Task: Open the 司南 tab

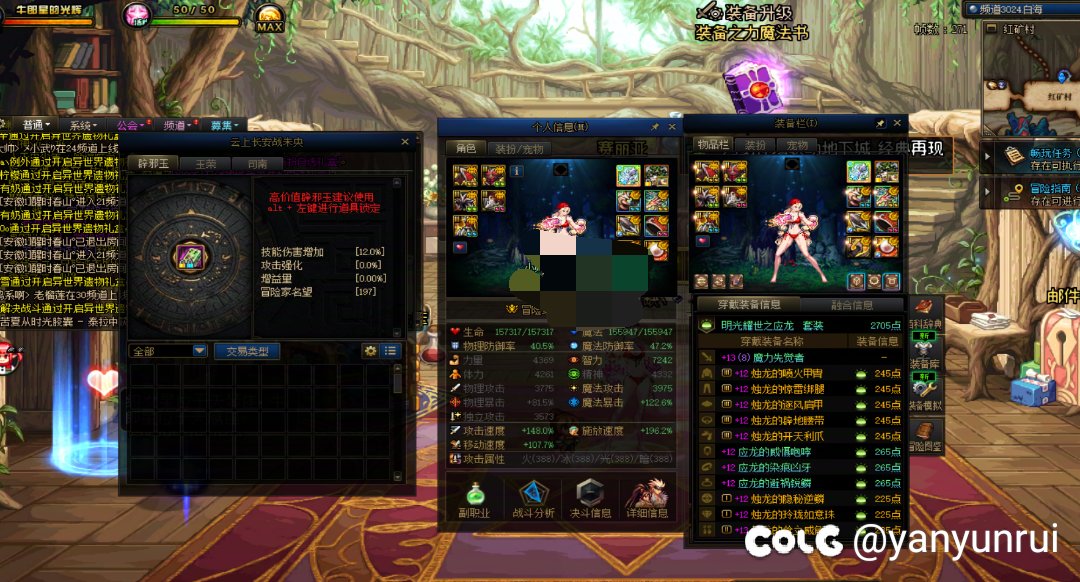Action: [257, 163]
